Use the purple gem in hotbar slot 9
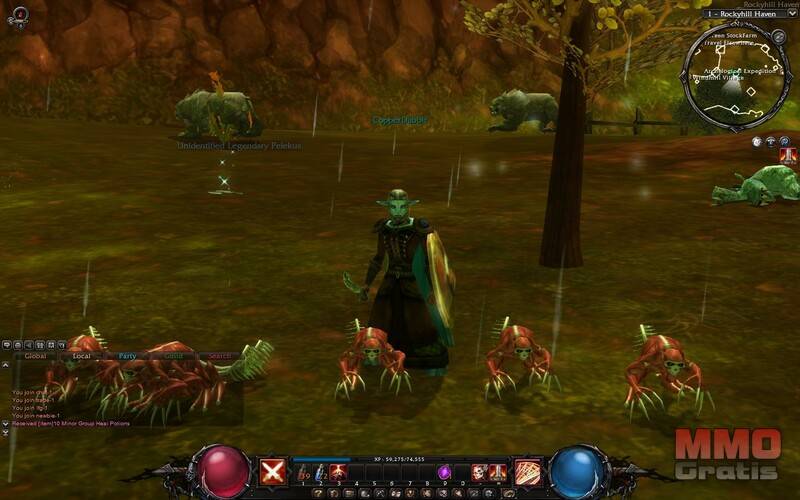 point(445,472)
